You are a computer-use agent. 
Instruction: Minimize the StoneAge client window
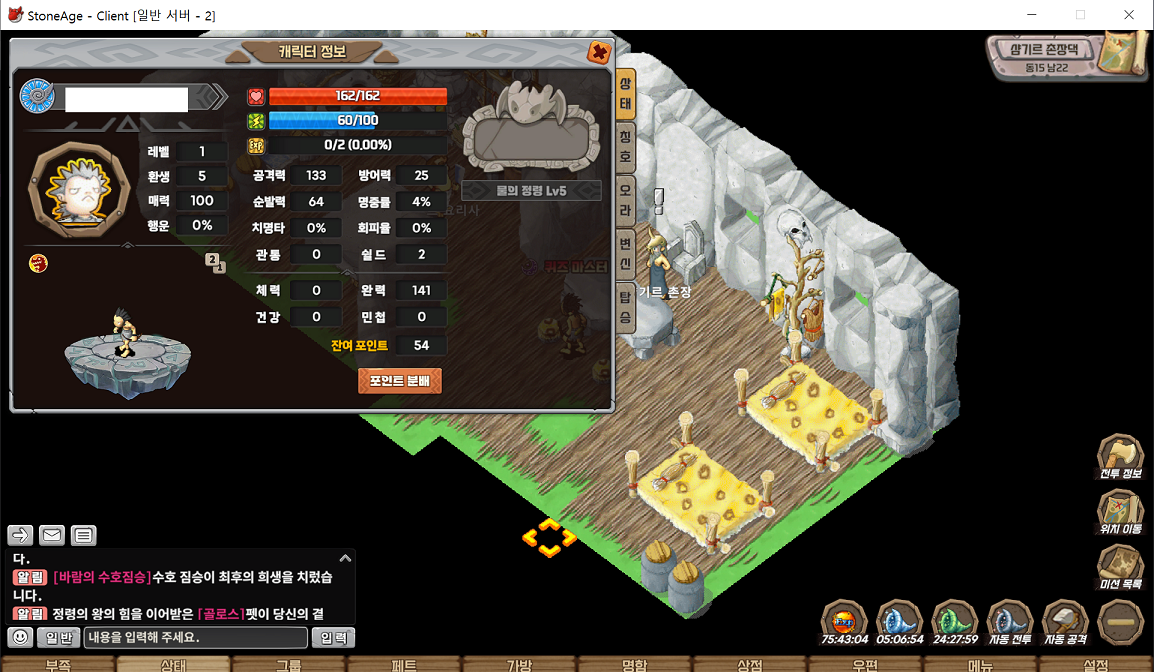pos(1032,15)
